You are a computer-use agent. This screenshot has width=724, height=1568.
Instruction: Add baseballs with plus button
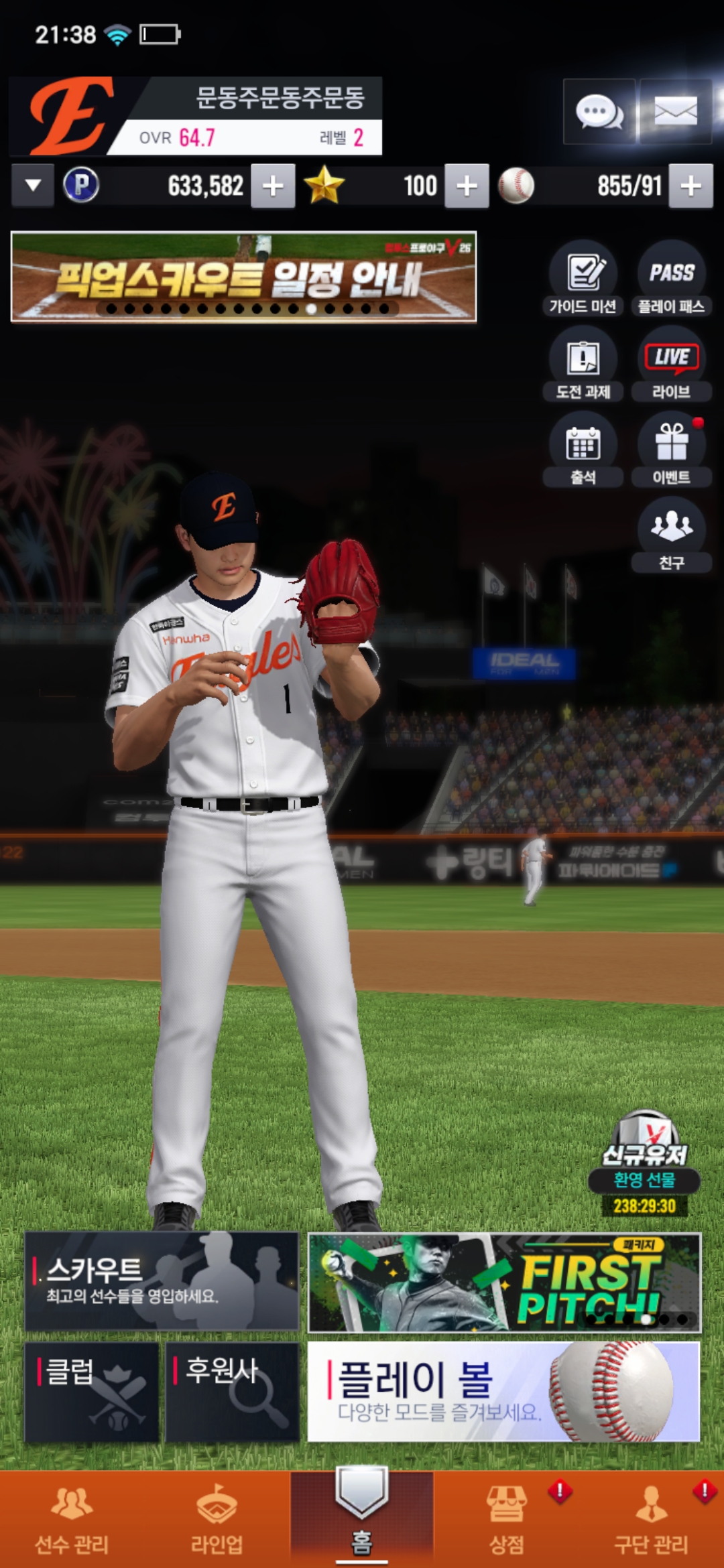tap(691, 186)
